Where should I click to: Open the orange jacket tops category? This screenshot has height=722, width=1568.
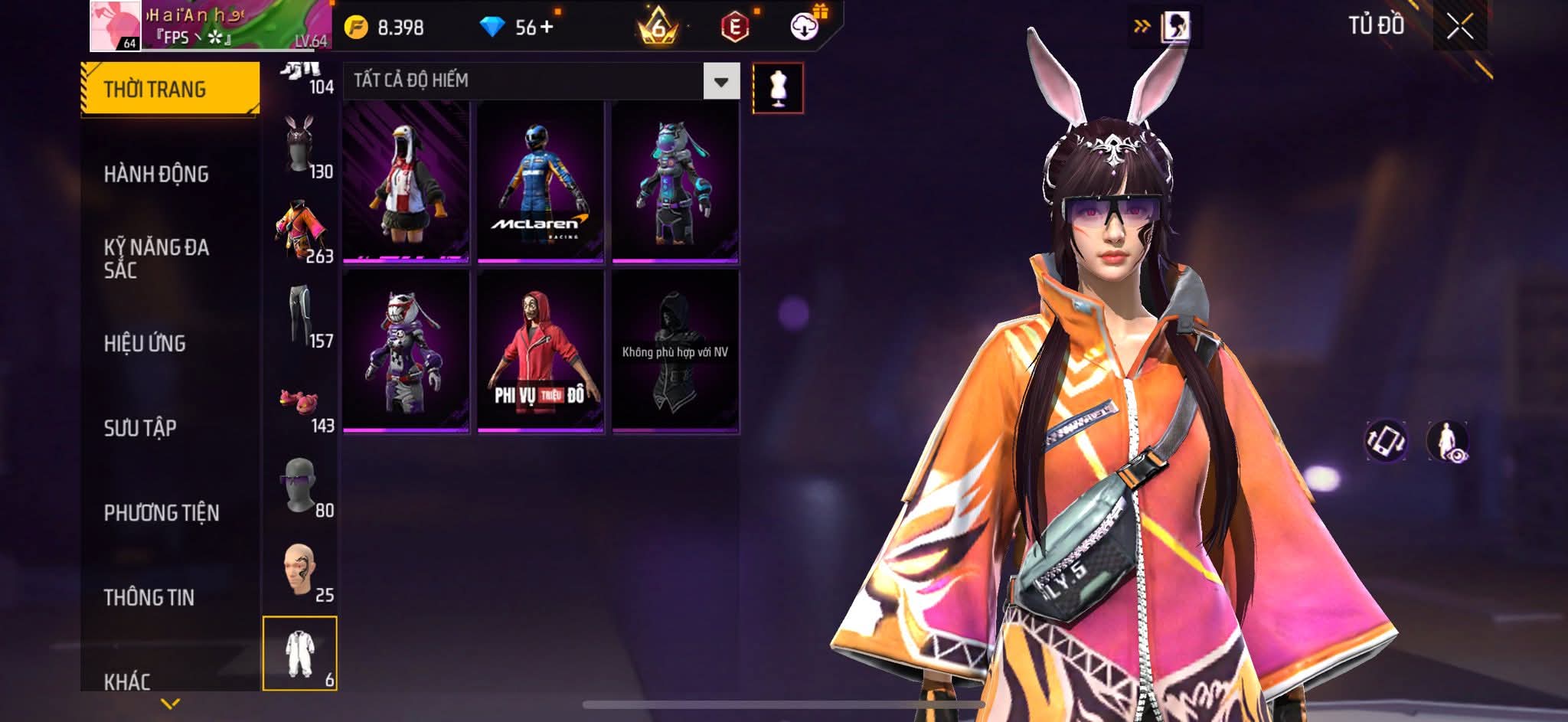(x=300, y=230)
